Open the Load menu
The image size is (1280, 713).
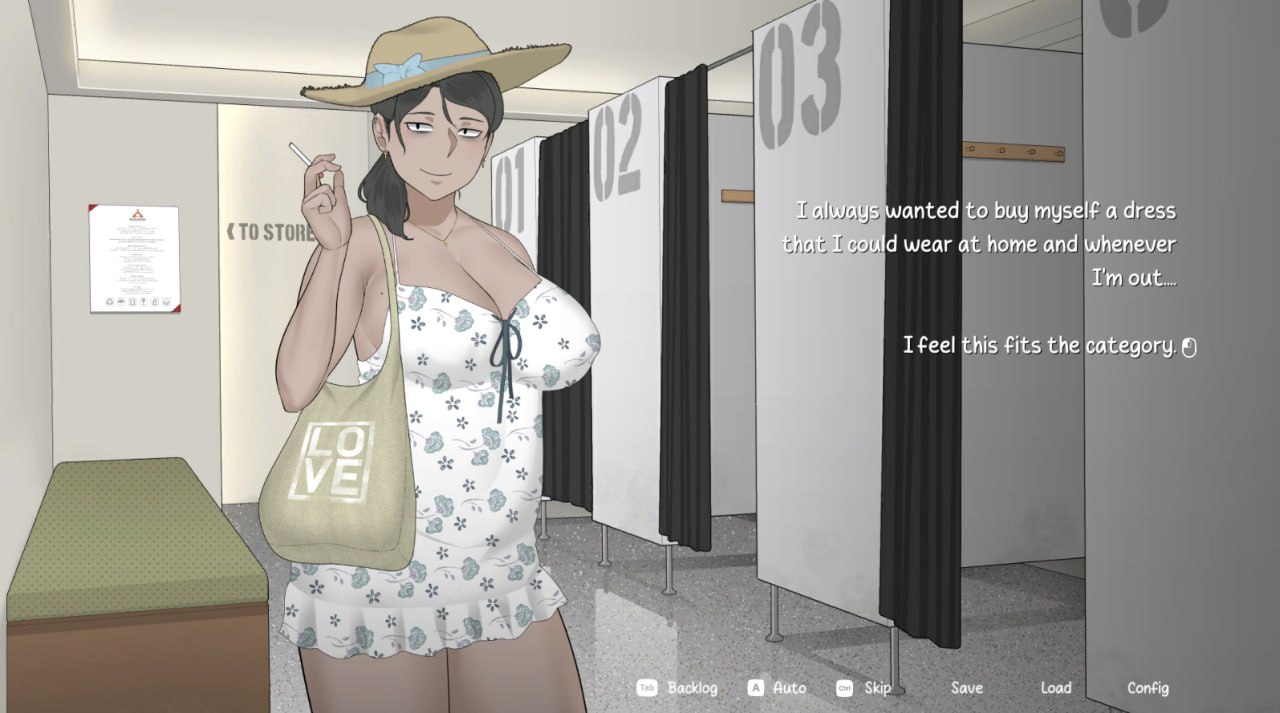[1055, 688]
